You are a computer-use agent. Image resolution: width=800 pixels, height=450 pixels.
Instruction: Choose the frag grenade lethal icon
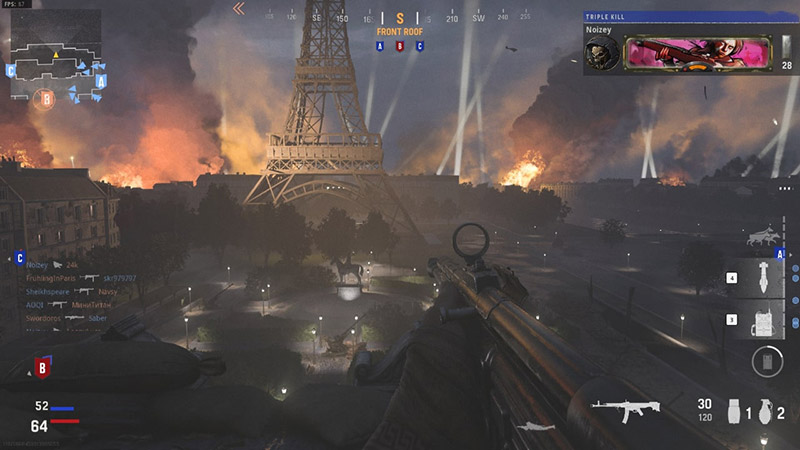[765, 411]
